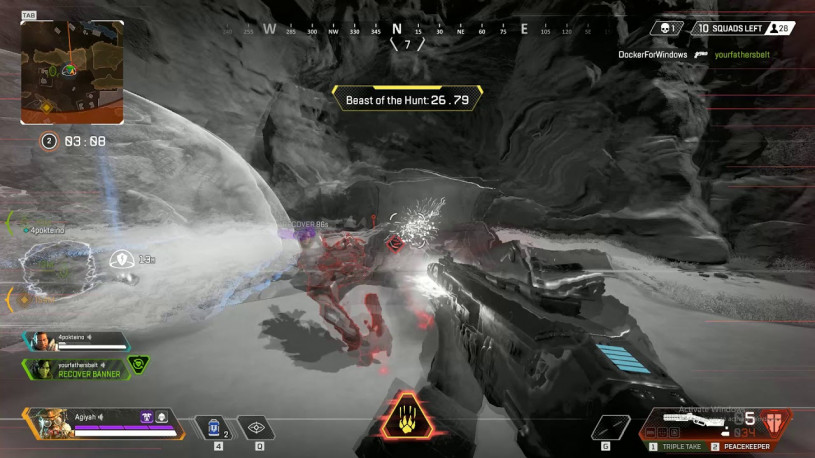Click teammate 4pokteino's squad banner

[x=76, y=340]
